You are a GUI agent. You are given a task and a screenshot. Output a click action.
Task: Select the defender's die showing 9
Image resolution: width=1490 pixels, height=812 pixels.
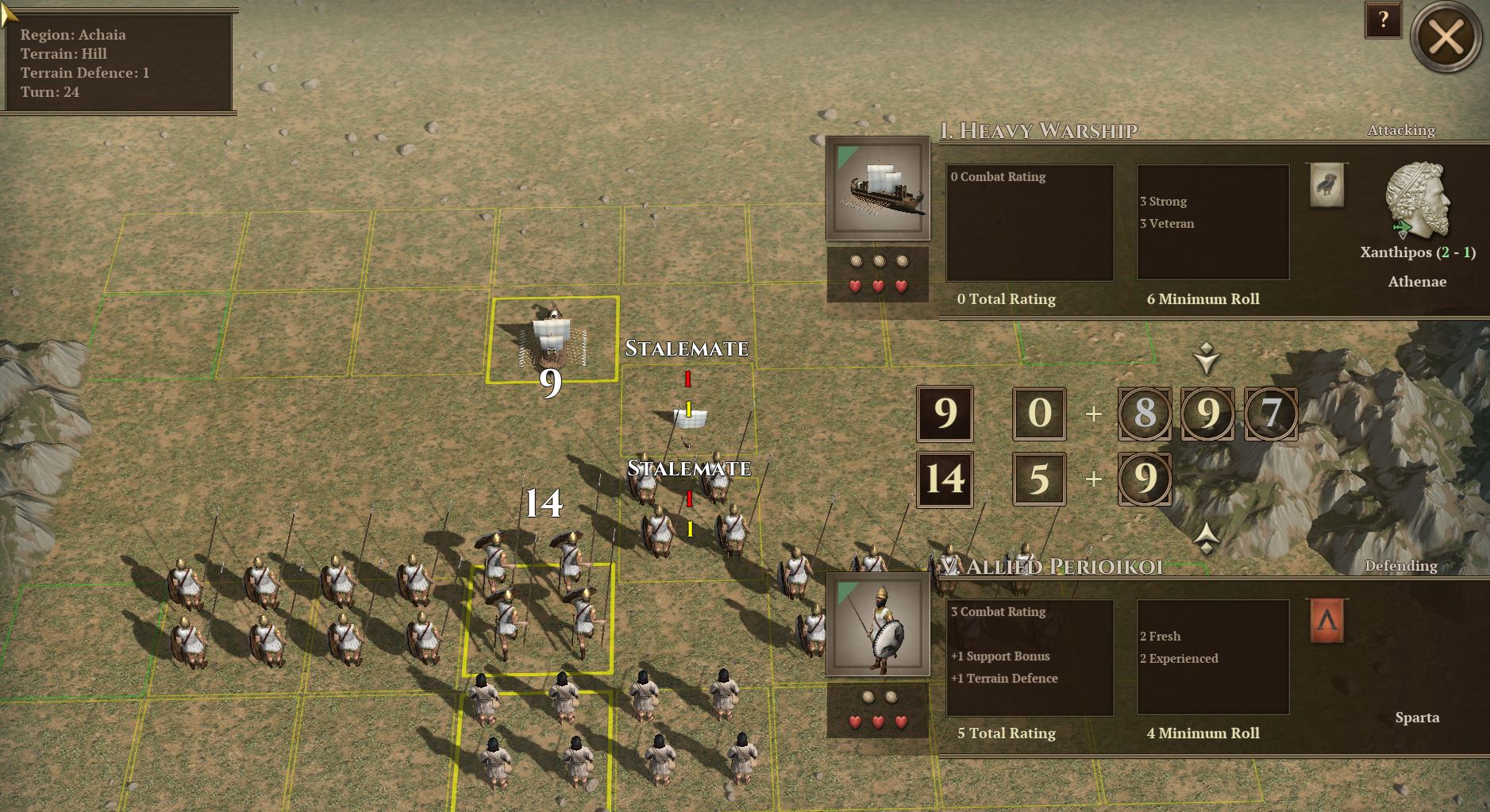pyautogui.click(x=1145, y=479)
